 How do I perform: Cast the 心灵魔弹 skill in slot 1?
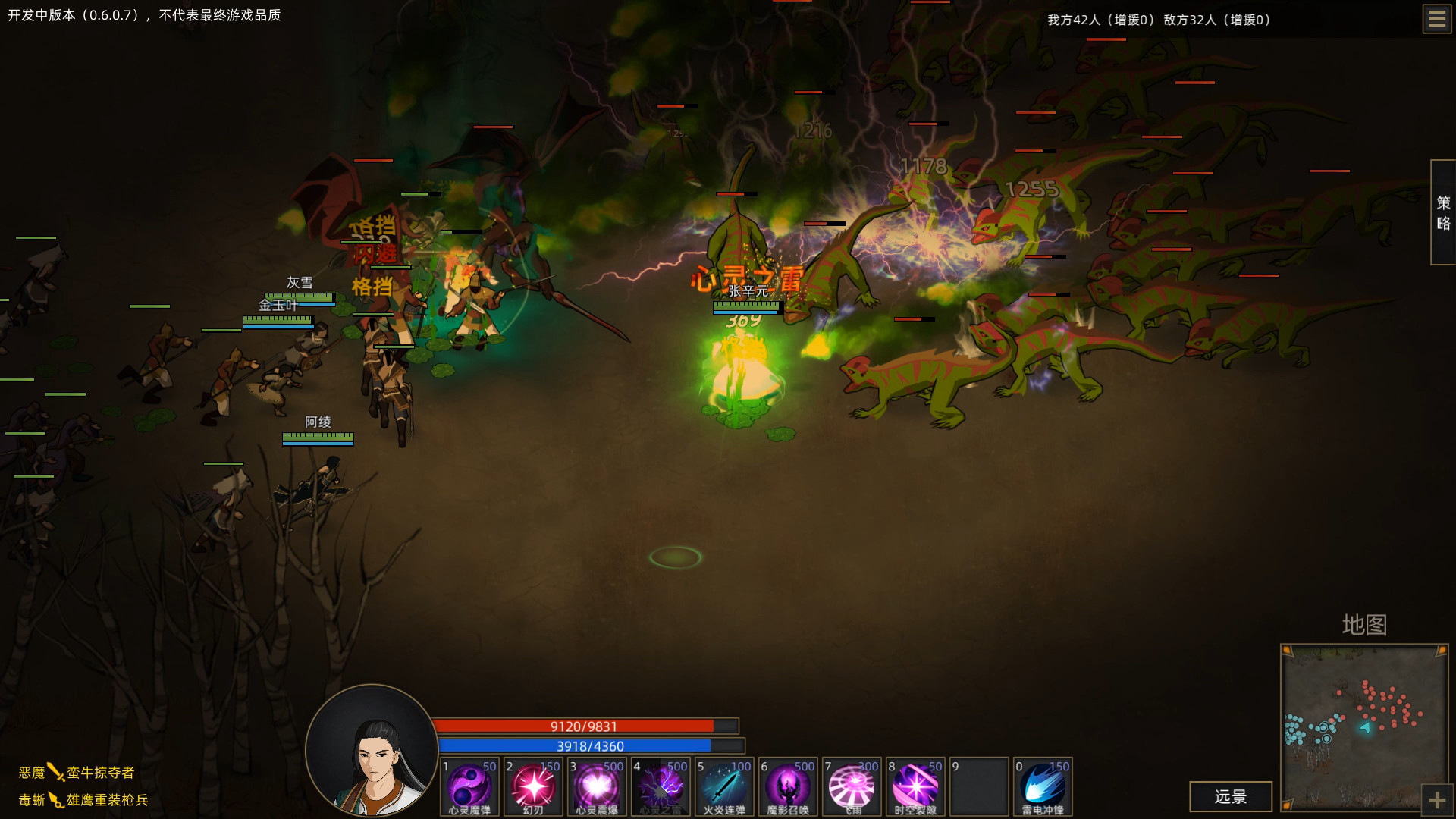tap(469, 787)
